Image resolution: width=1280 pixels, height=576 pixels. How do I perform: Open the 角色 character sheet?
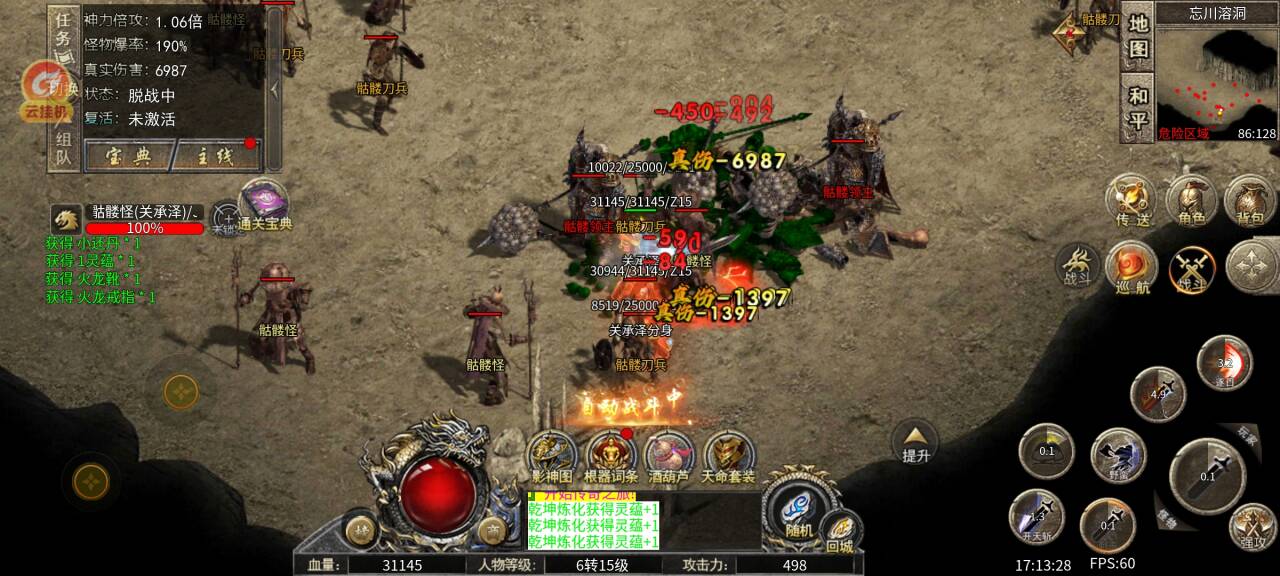coord(1191,199)
